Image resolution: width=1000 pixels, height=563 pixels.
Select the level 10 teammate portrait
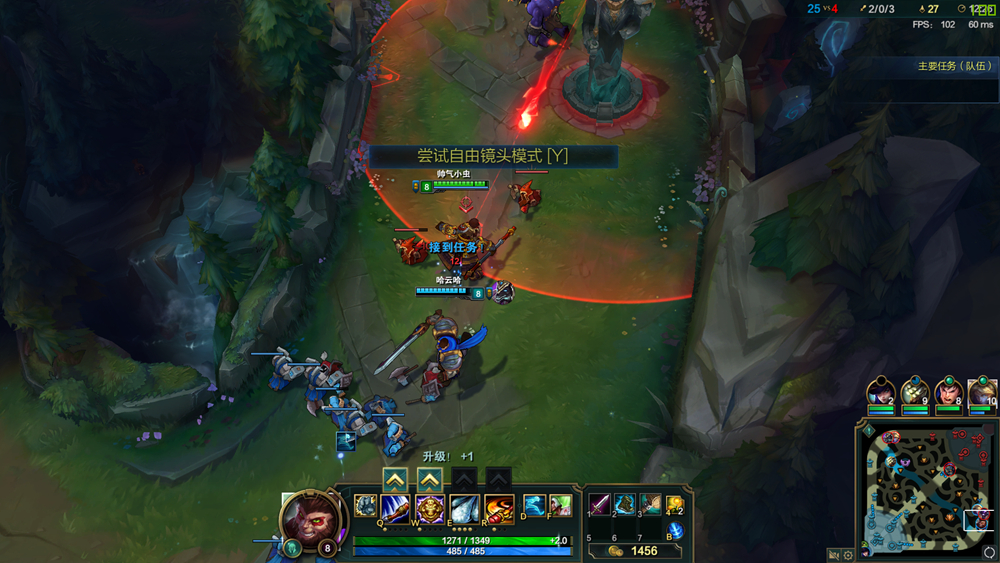982,393
